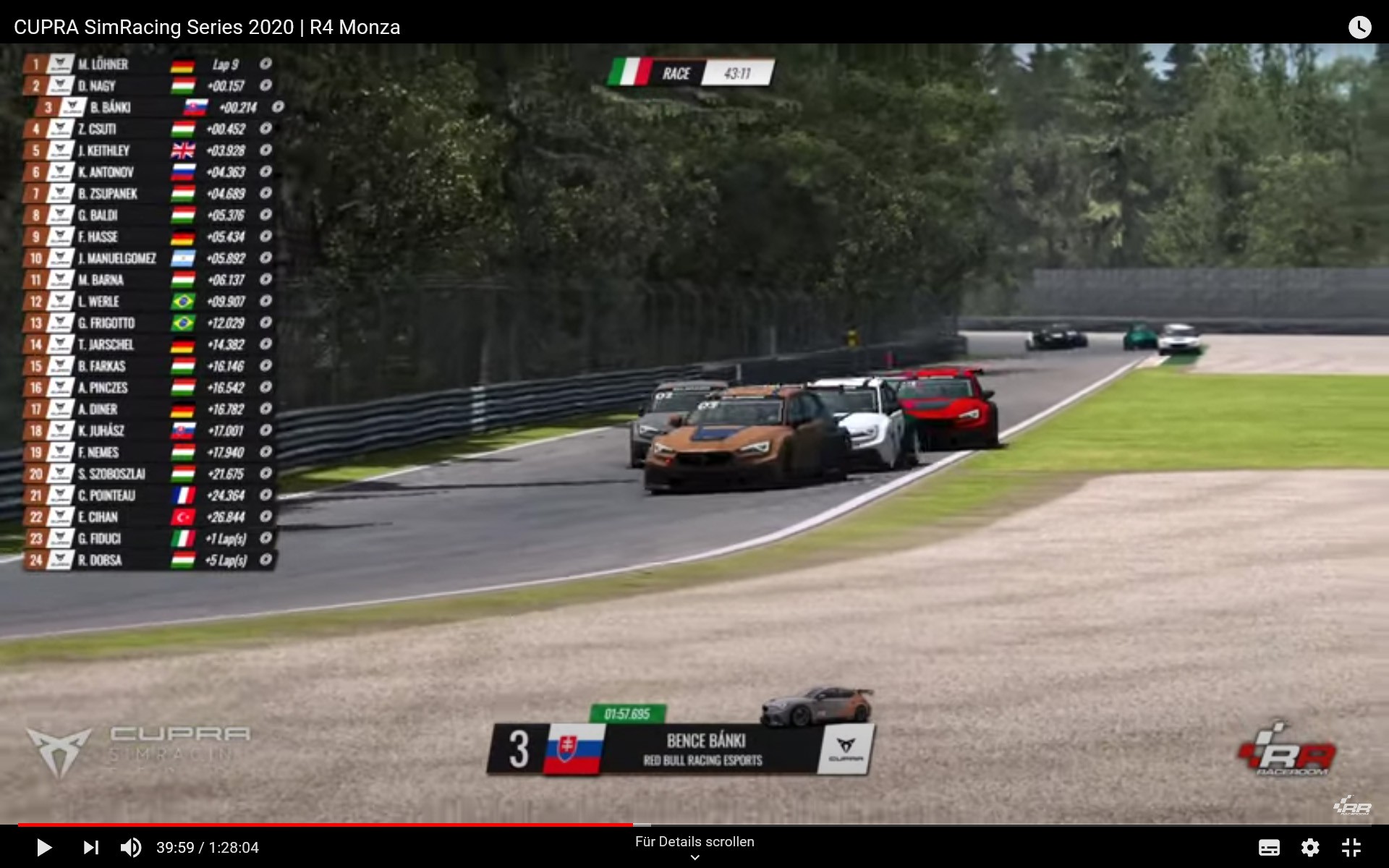
Task: Choose L. Werle's leaderboard row
Action: pyautogui.click(x=148, y=302)
